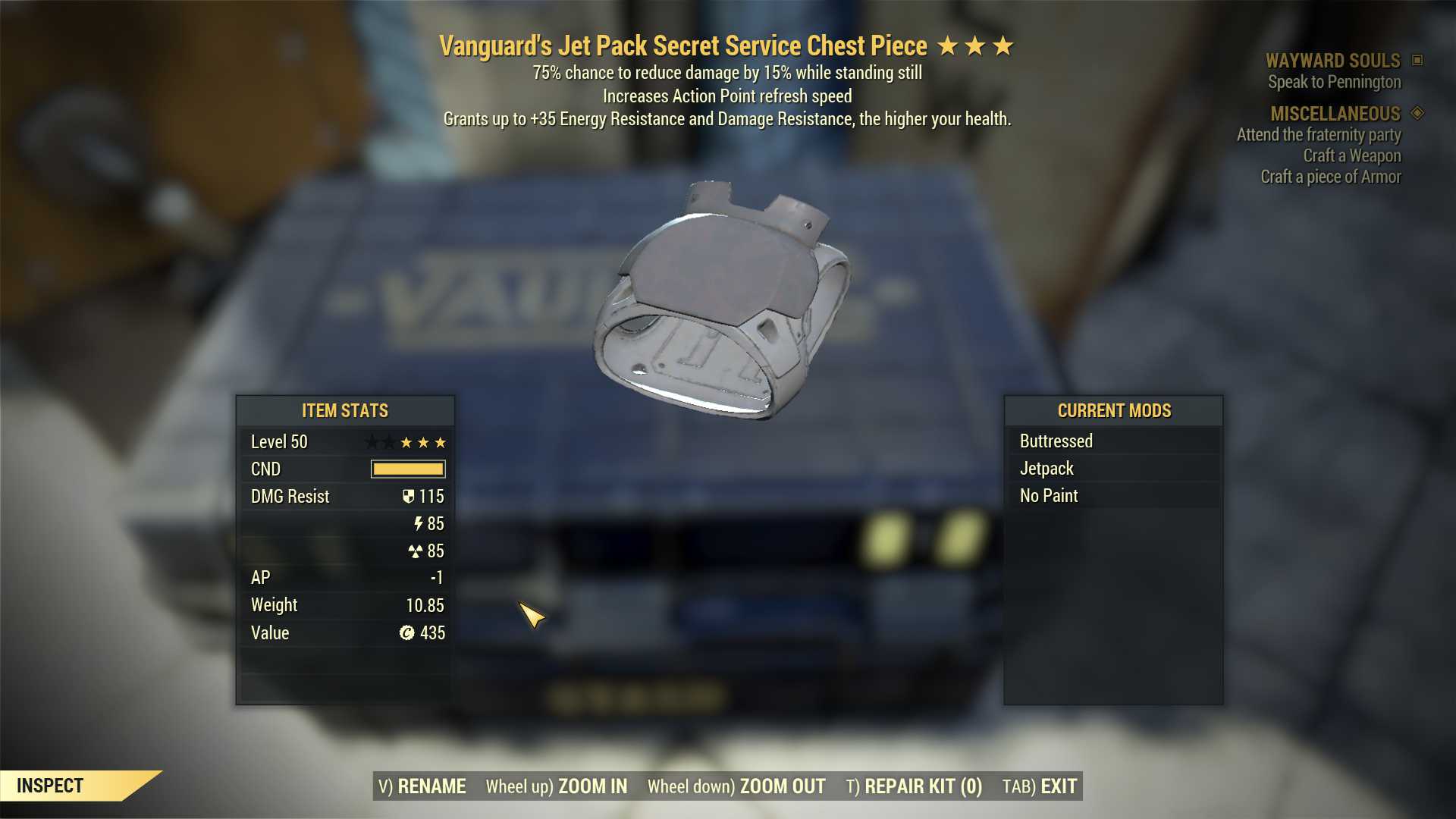Select Zoom Out on the inspect bar
This screenshot has width=1456, height=819.
coord(736,786)
